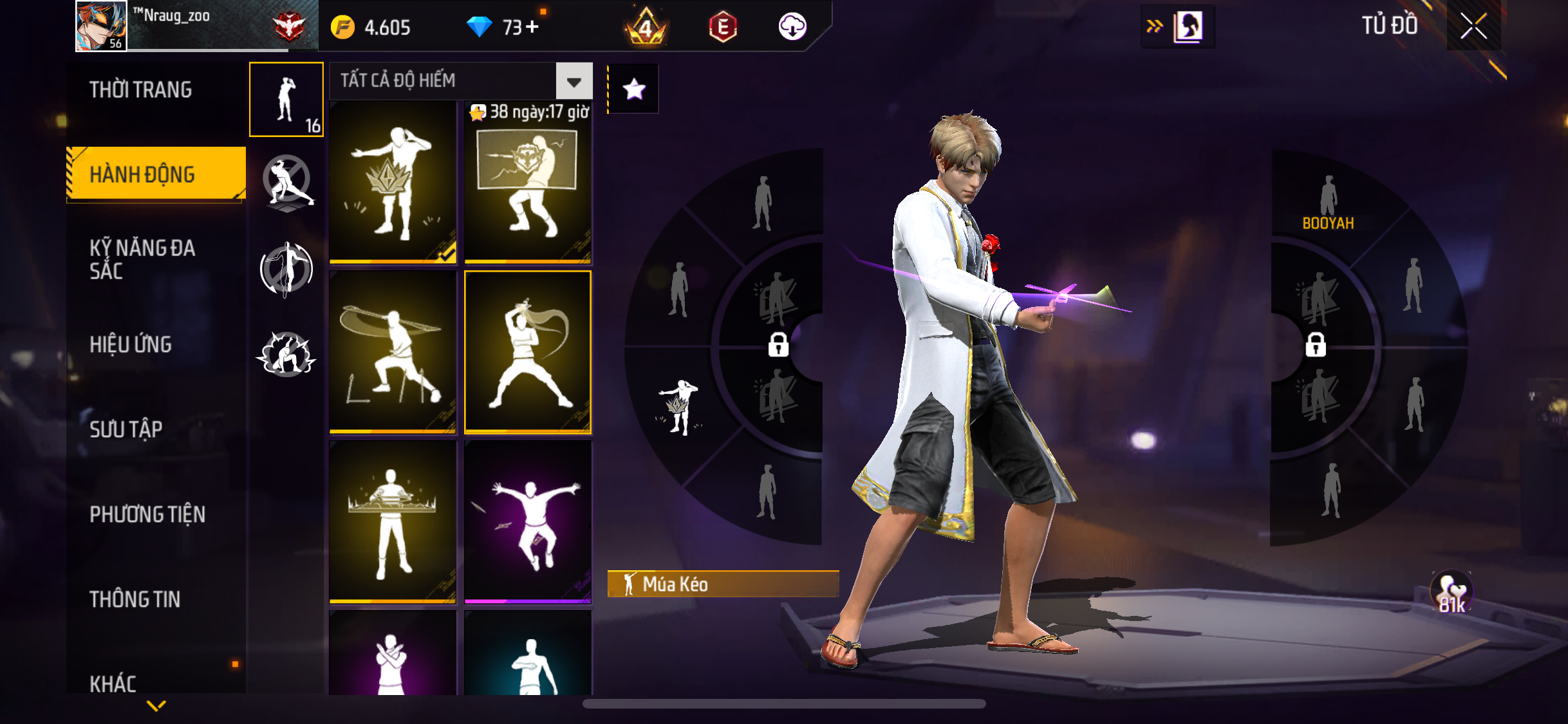1568x724 pixels.
Task: Open the Khác category
Action: coord(113,683)
